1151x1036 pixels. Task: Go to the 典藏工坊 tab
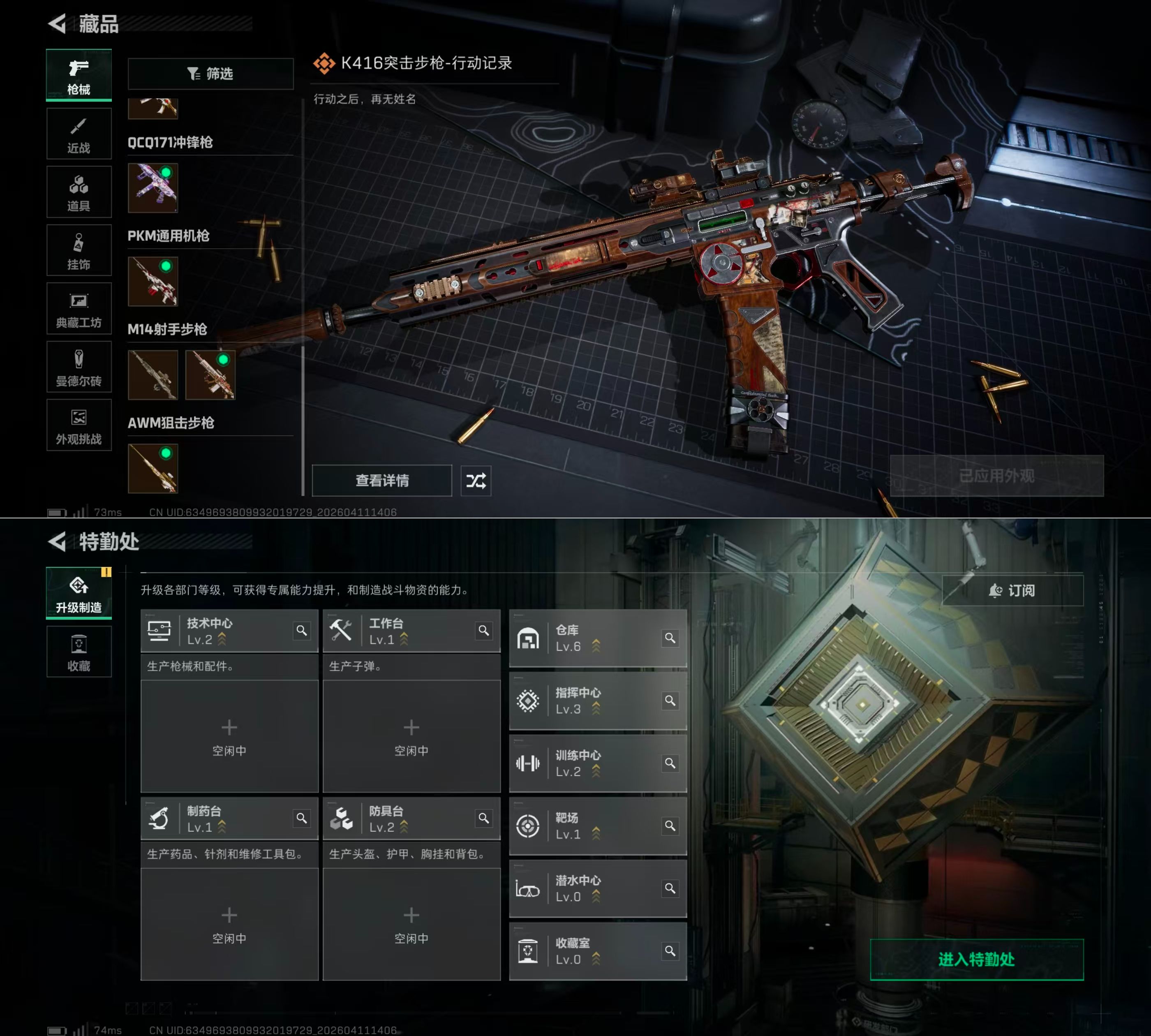click(79, 309)
